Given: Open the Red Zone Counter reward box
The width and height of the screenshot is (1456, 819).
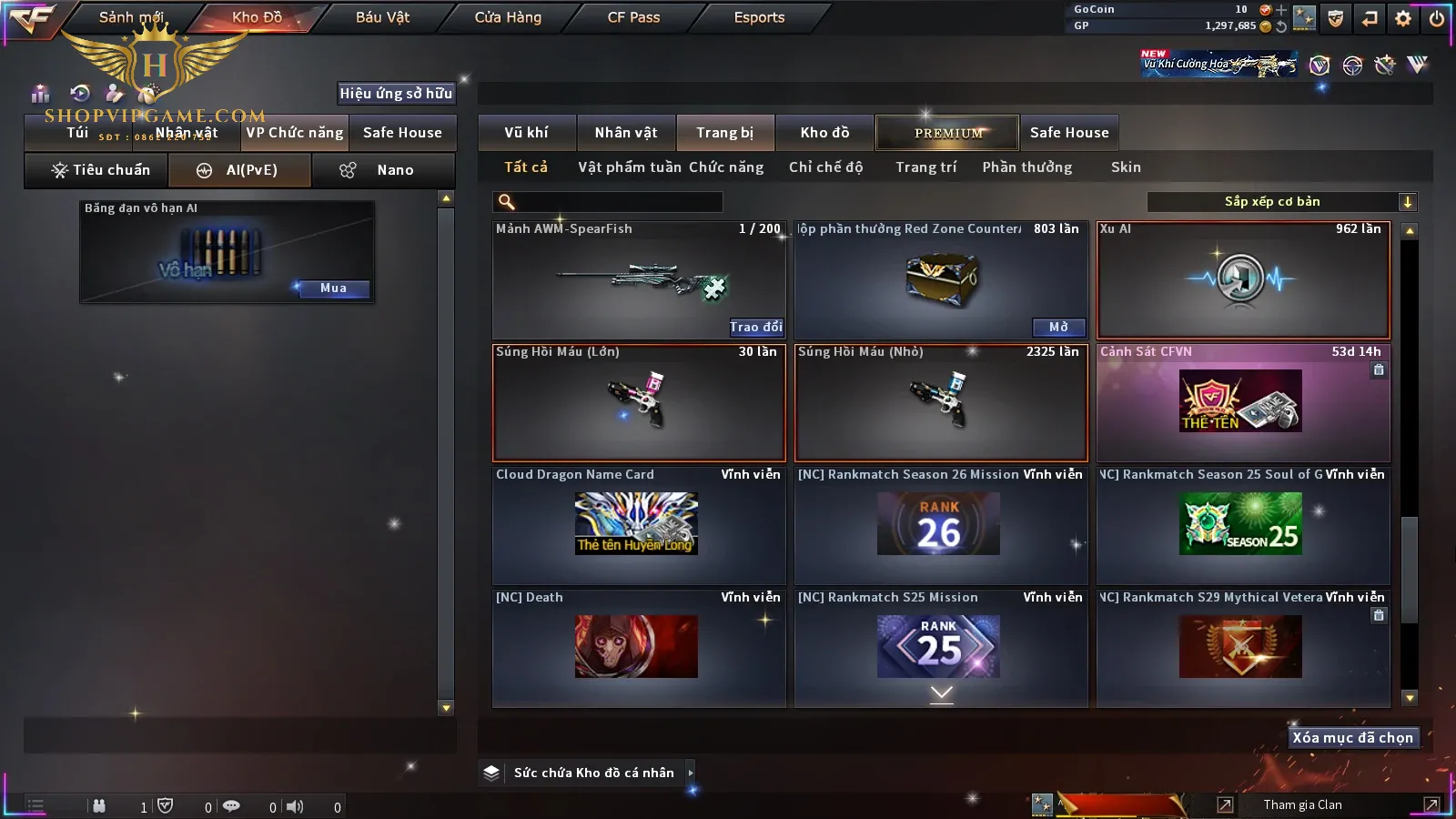Looking at the screenshot, I should point(1058,327).
